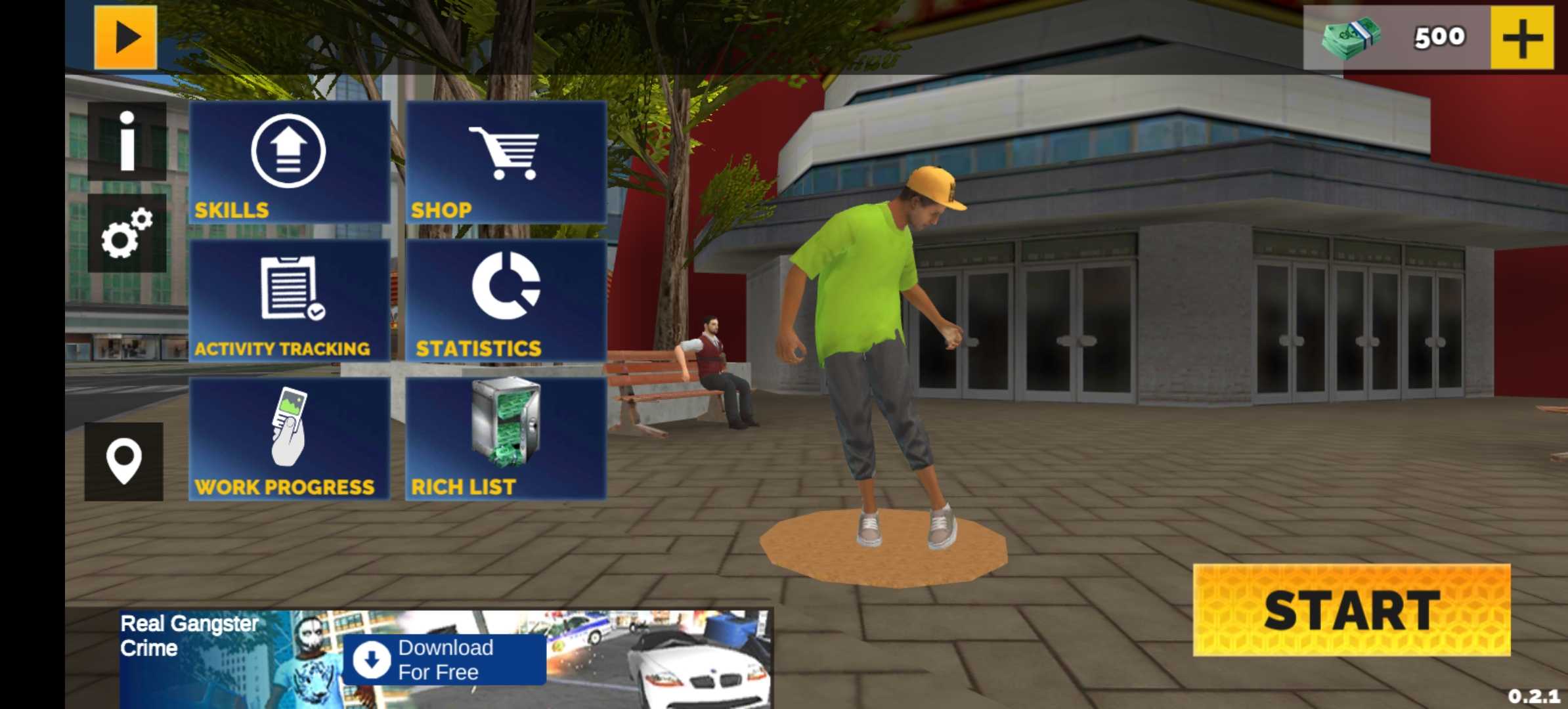Screen dimensions: 1568x709
Task: View the Statistics tile
Action: click(506, 301)
